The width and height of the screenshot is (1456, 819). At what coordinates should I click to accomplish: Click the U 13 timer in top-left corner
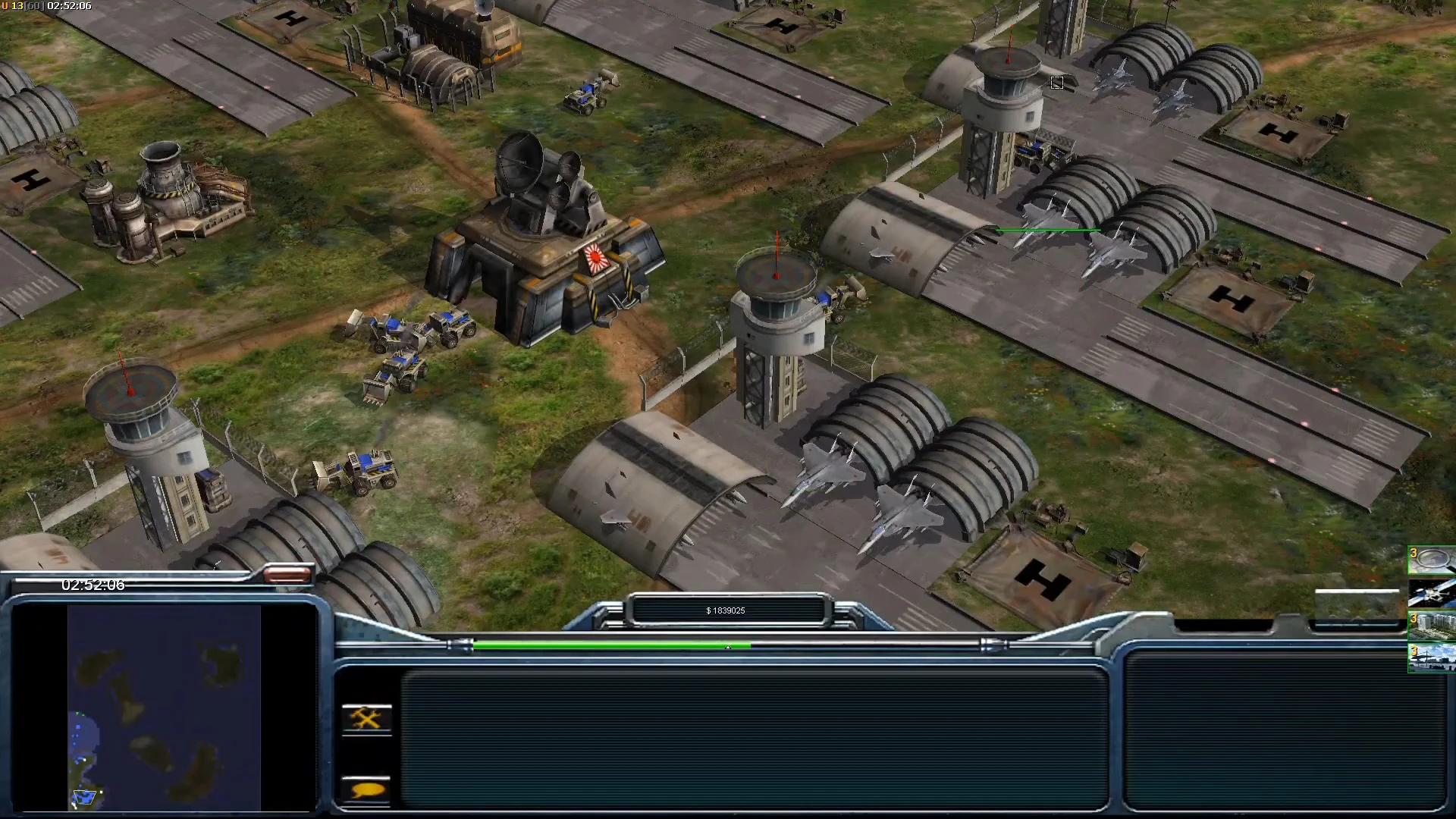tap(45, 6)
